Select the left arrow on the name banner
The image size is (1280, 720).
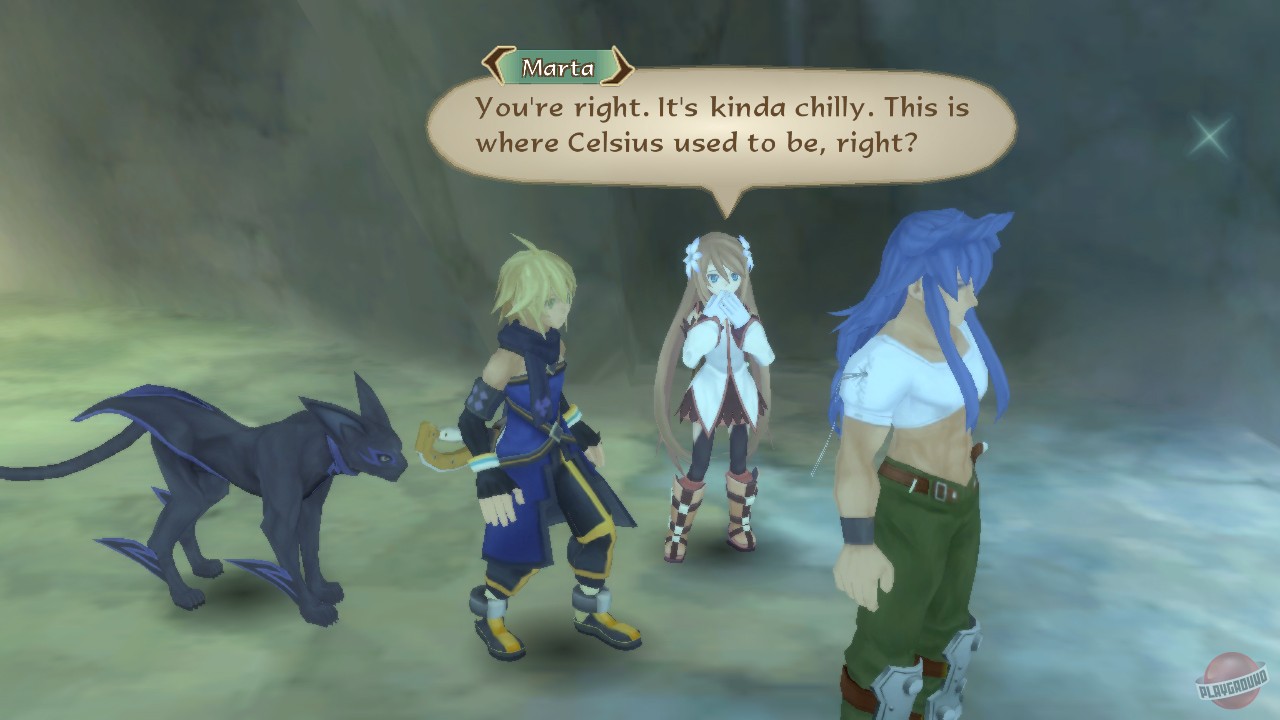[x=493, y=67]
